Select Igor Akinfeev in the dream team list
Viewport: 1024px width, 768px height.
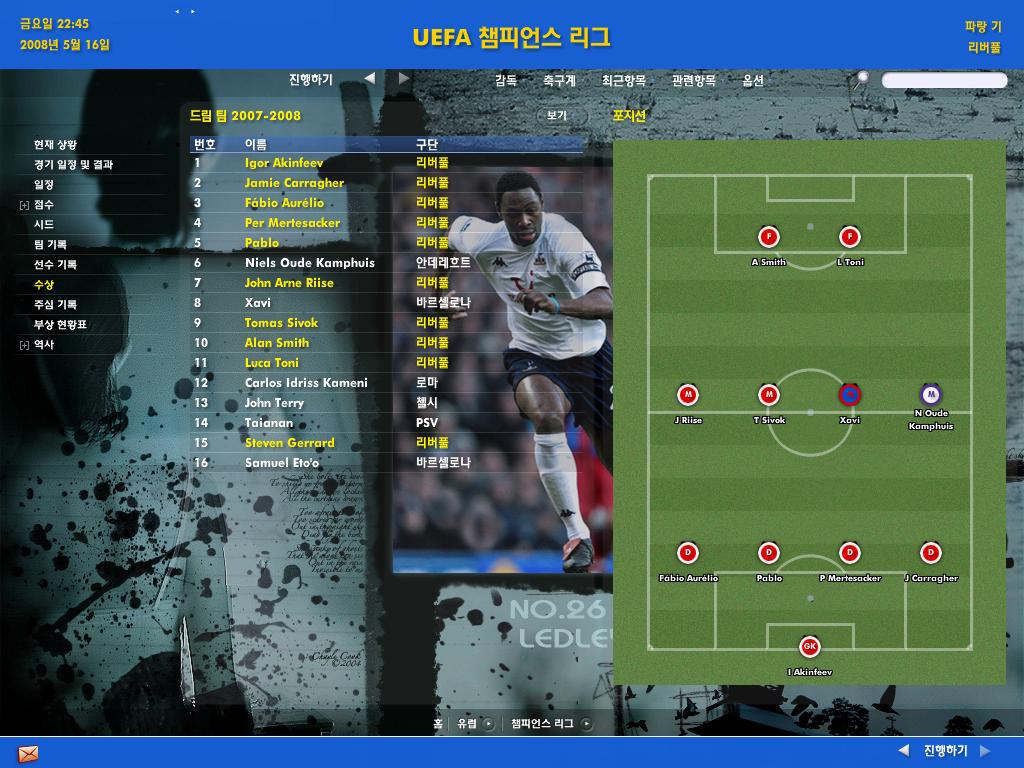(x=284, y=163)
